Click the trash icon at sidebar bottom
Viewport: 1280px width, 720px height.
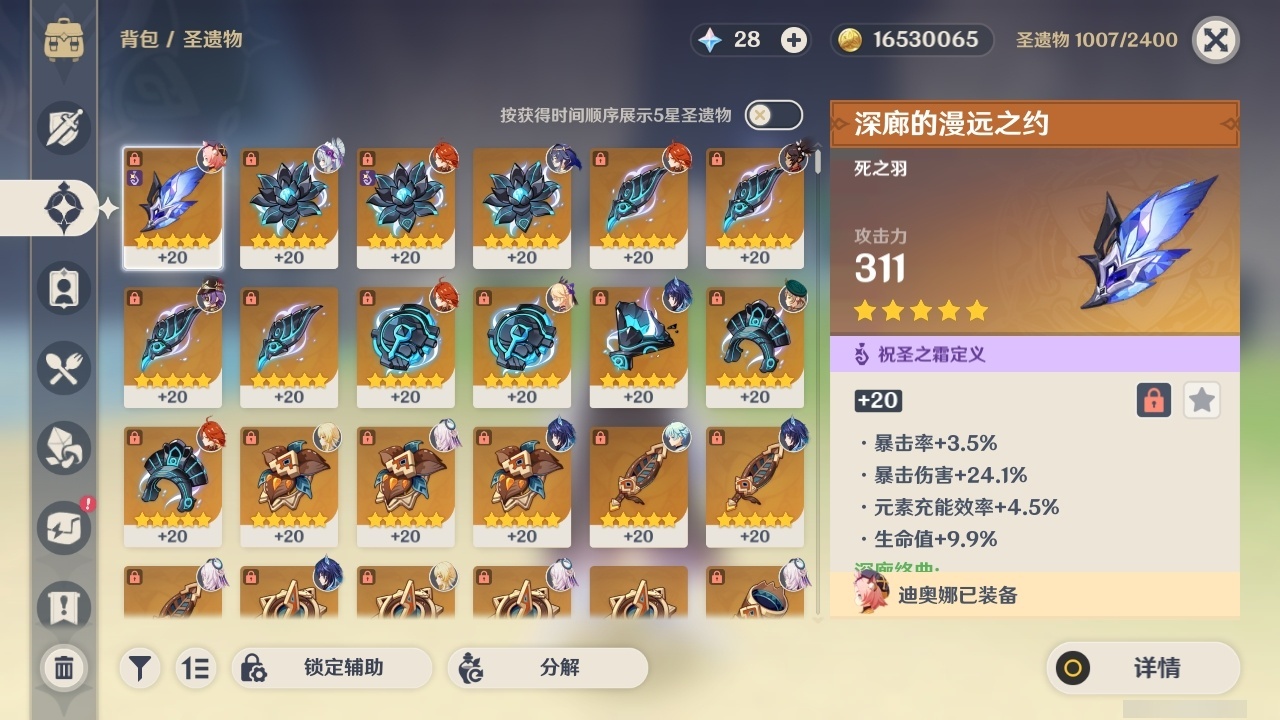pos(63,668)
